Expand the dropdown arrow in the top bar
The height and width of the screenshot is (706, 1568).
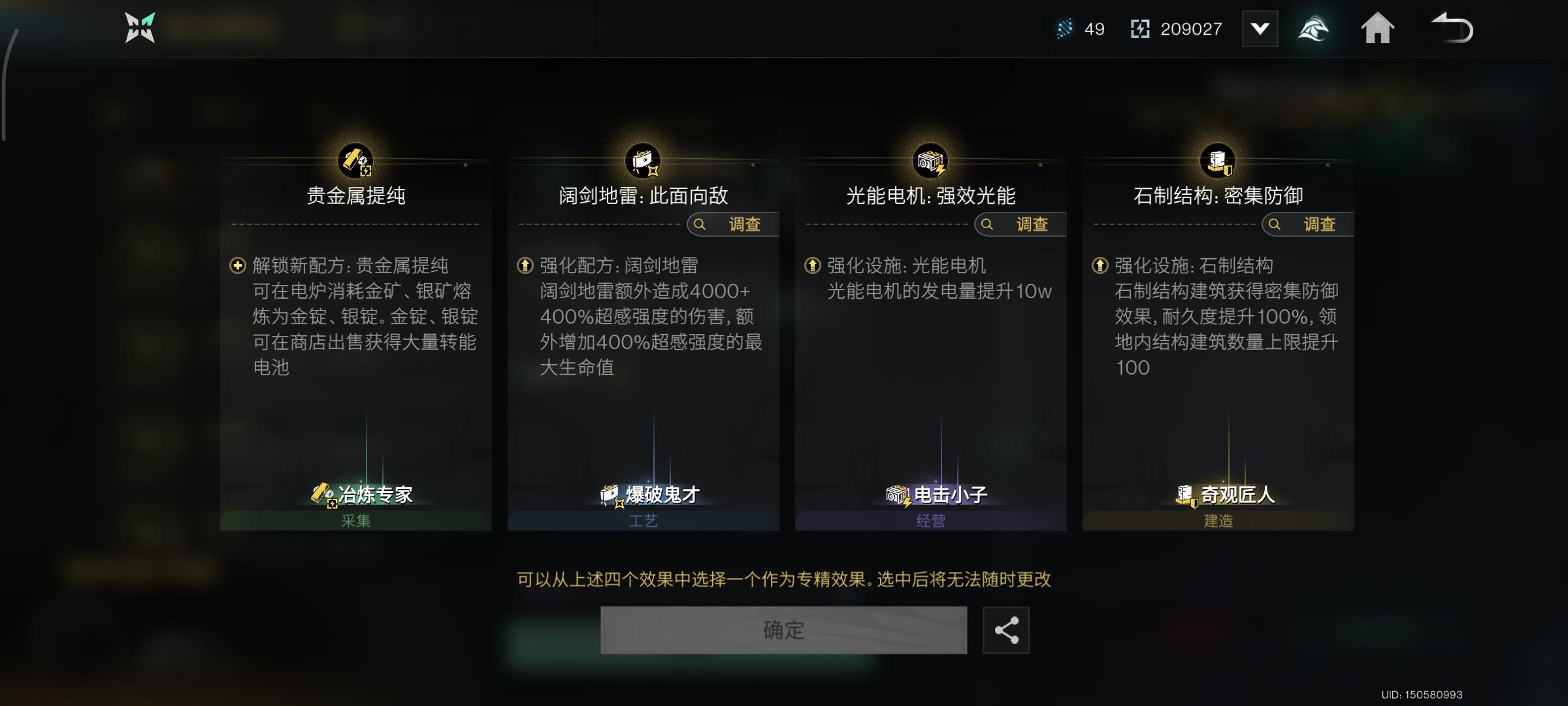click(1260, 28)
